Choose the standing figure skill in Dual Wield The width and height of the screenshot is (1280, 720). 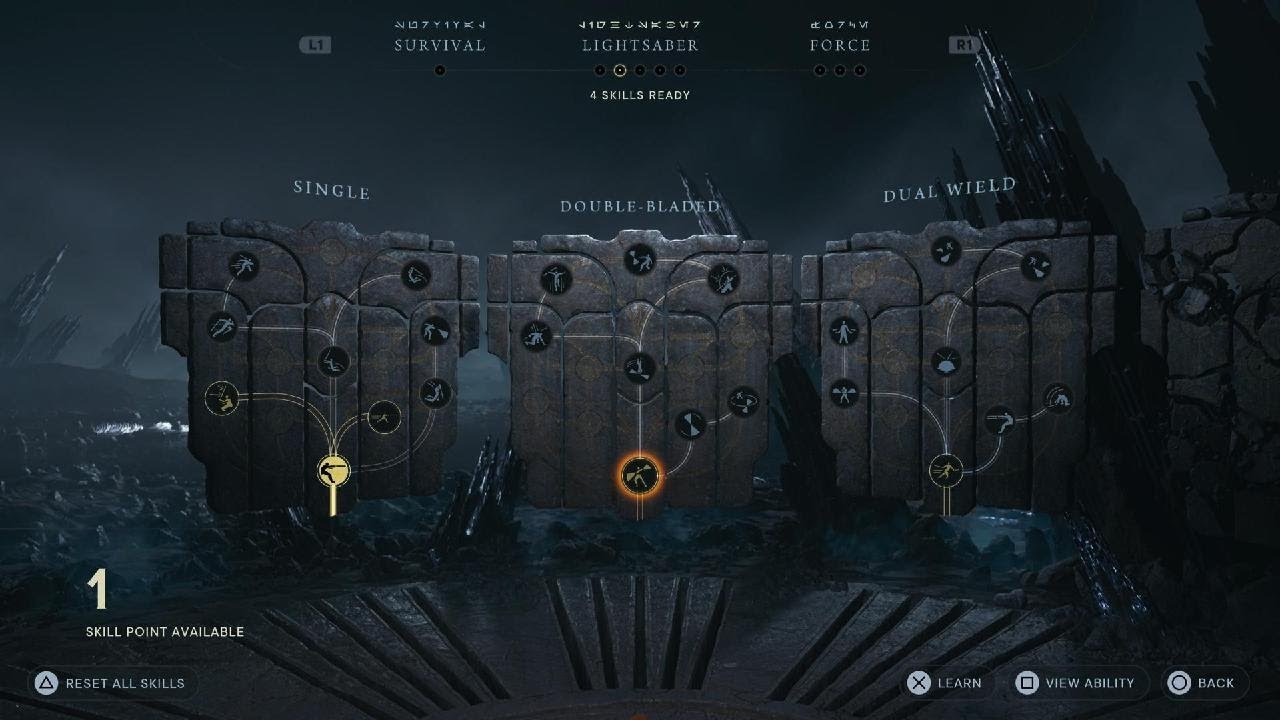click(844, 331)
